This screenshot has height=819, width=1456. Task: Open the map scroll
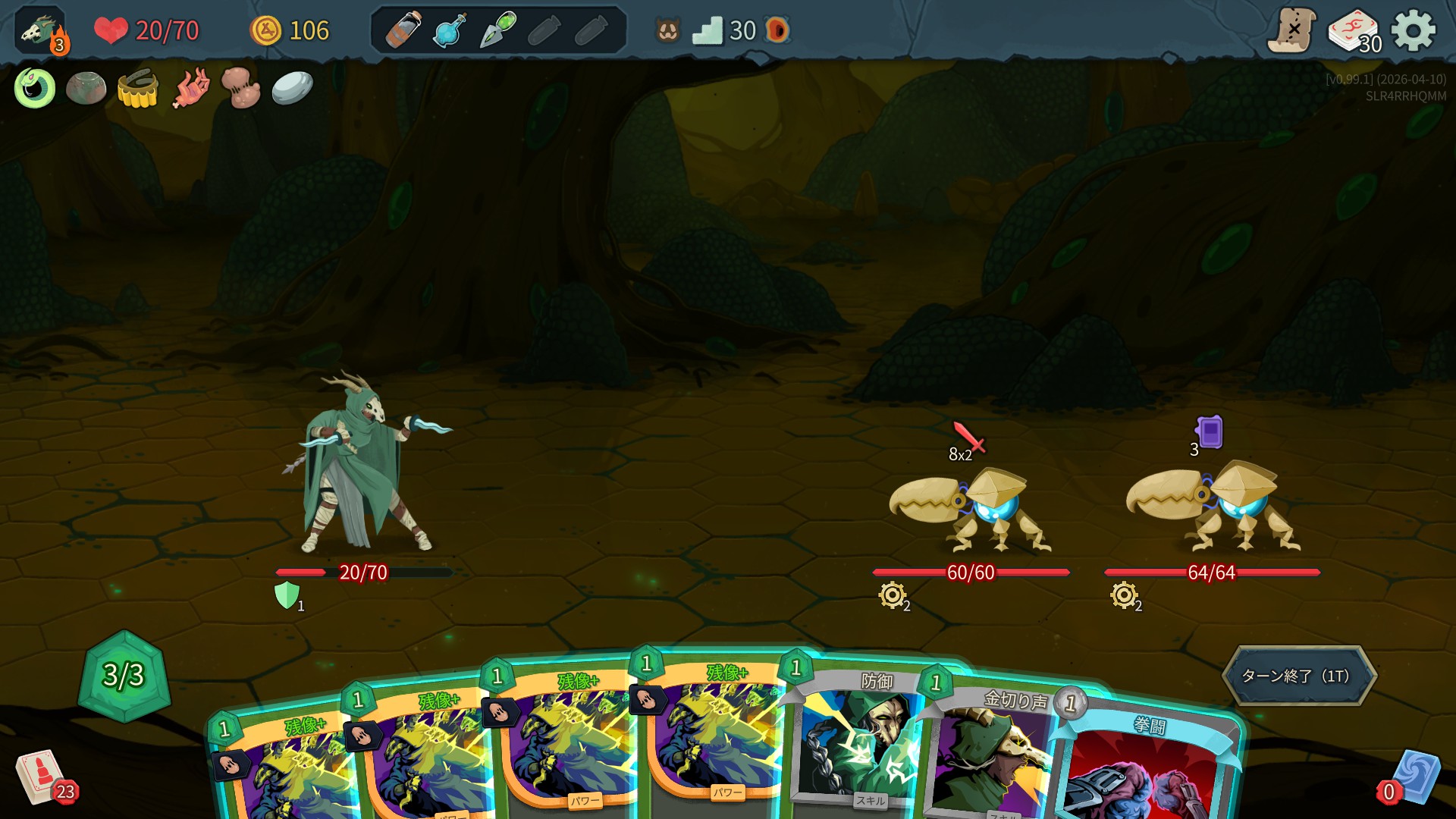point(1291,31)
